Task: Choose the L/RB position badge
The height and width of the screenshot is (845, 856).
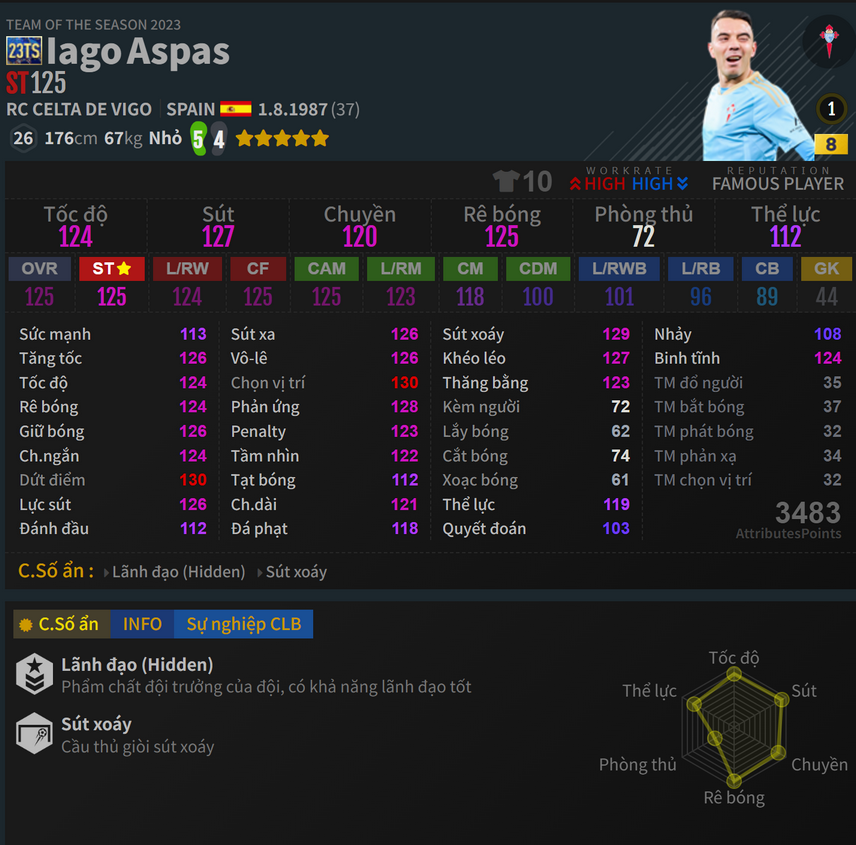Action: pyautogui.click(x=701, y=269)
